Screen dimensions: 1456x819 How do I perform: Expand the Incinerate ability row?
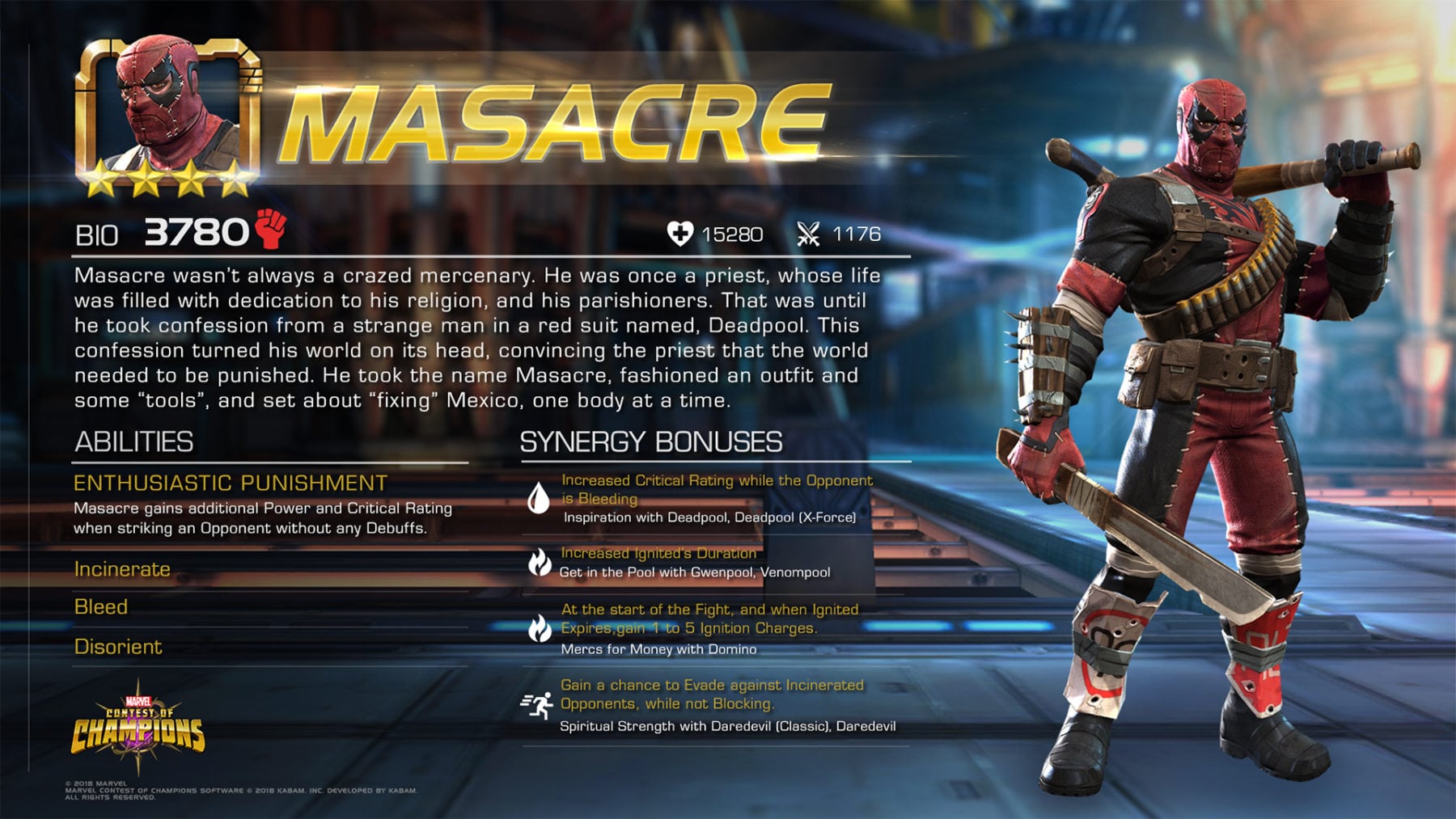pyautogui.click(x=122, y=569)
